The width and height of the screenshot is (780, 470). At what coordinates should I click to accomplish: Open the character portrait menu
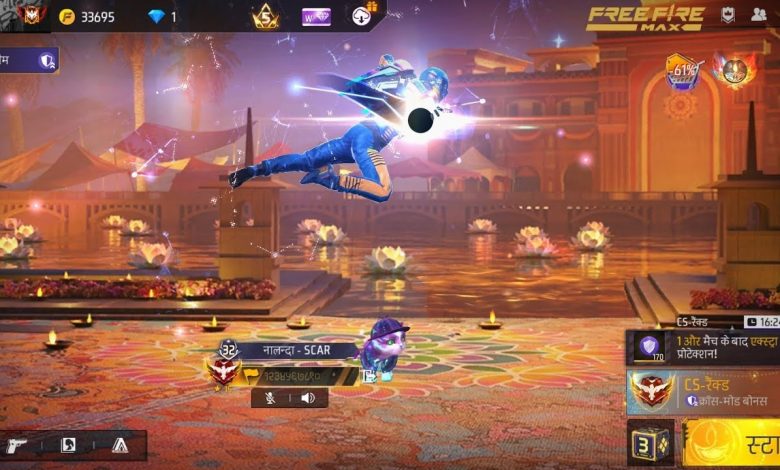pyautogui.click(x=68, y=445)
